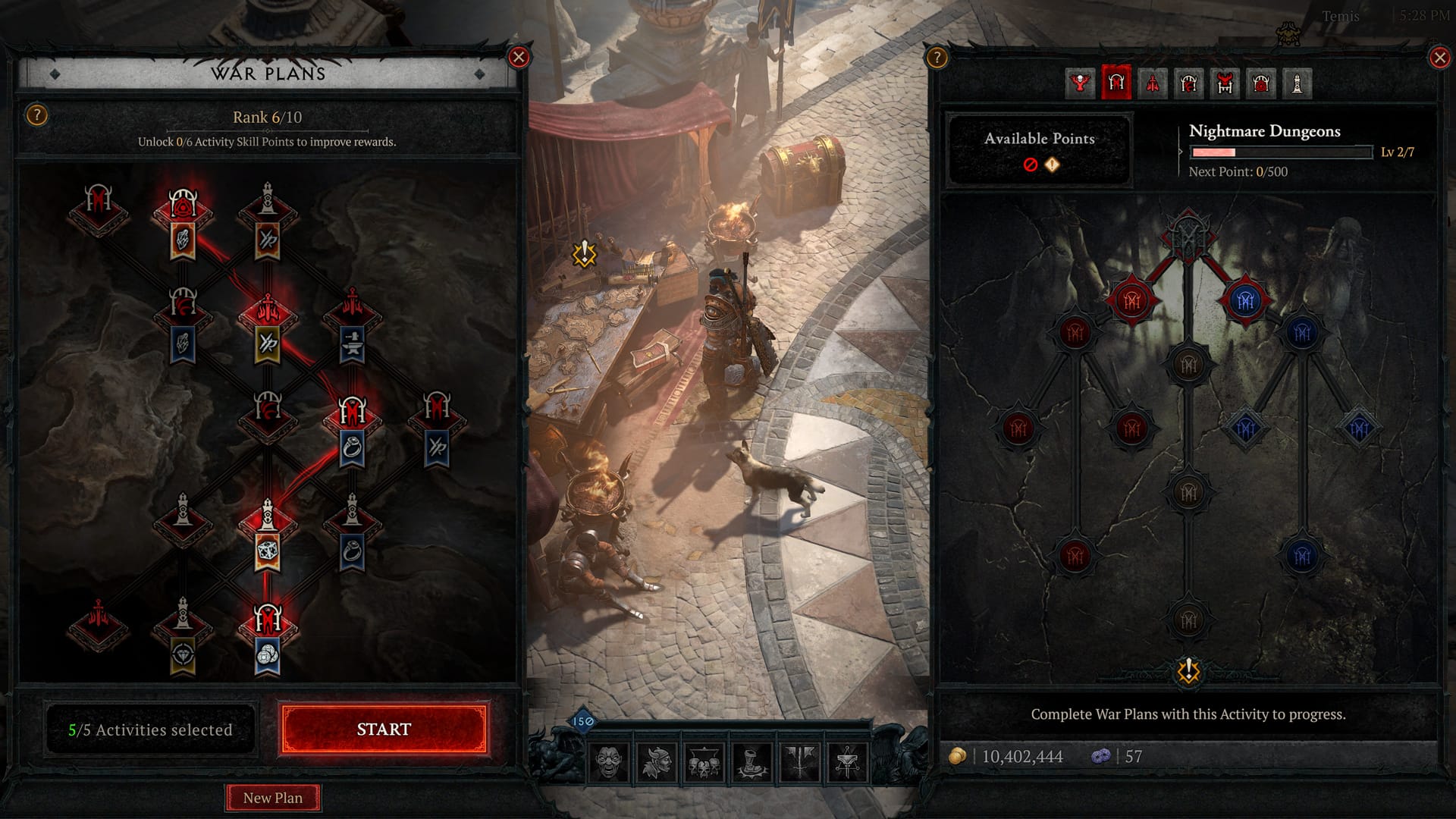Open the War Plans help button

(x=36, y=115)
